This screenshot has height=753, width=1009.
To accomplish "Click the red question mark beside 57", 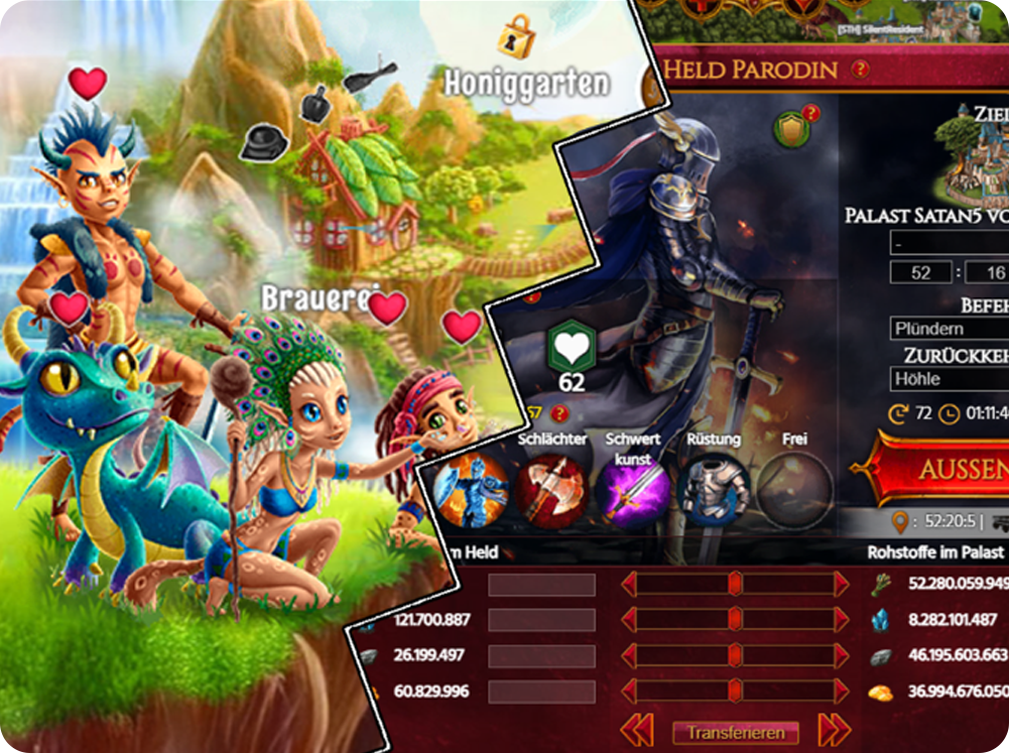I will 560,413.
